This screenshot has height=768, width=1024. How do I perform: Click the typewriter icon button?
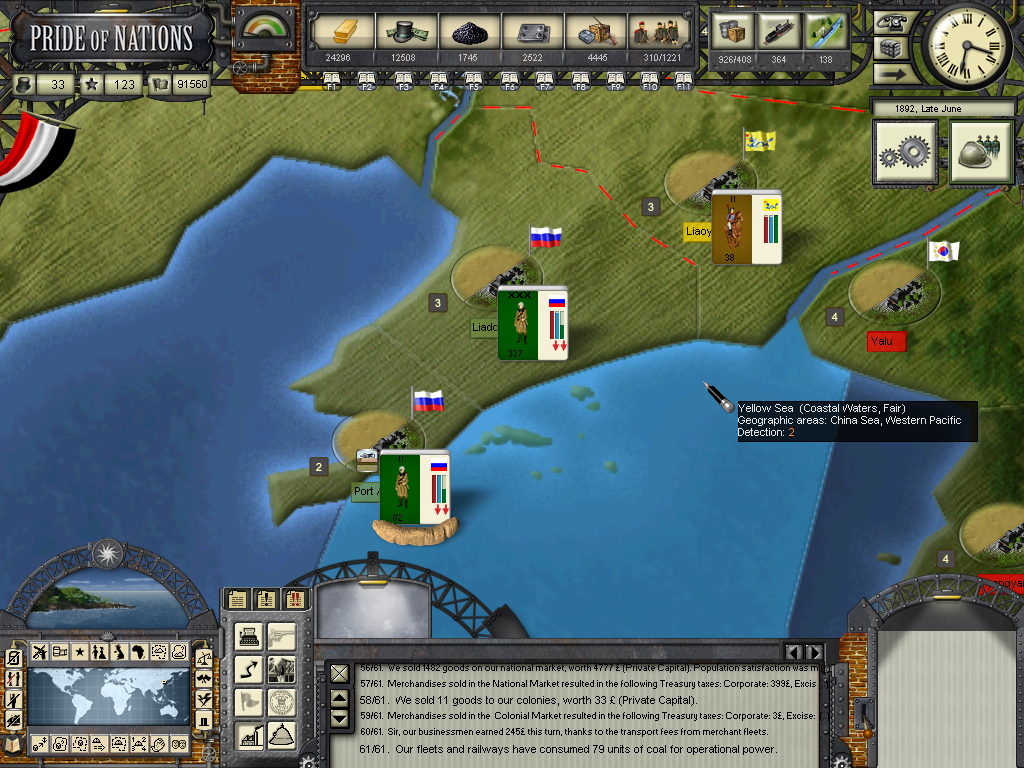click(x=249, y=635)
